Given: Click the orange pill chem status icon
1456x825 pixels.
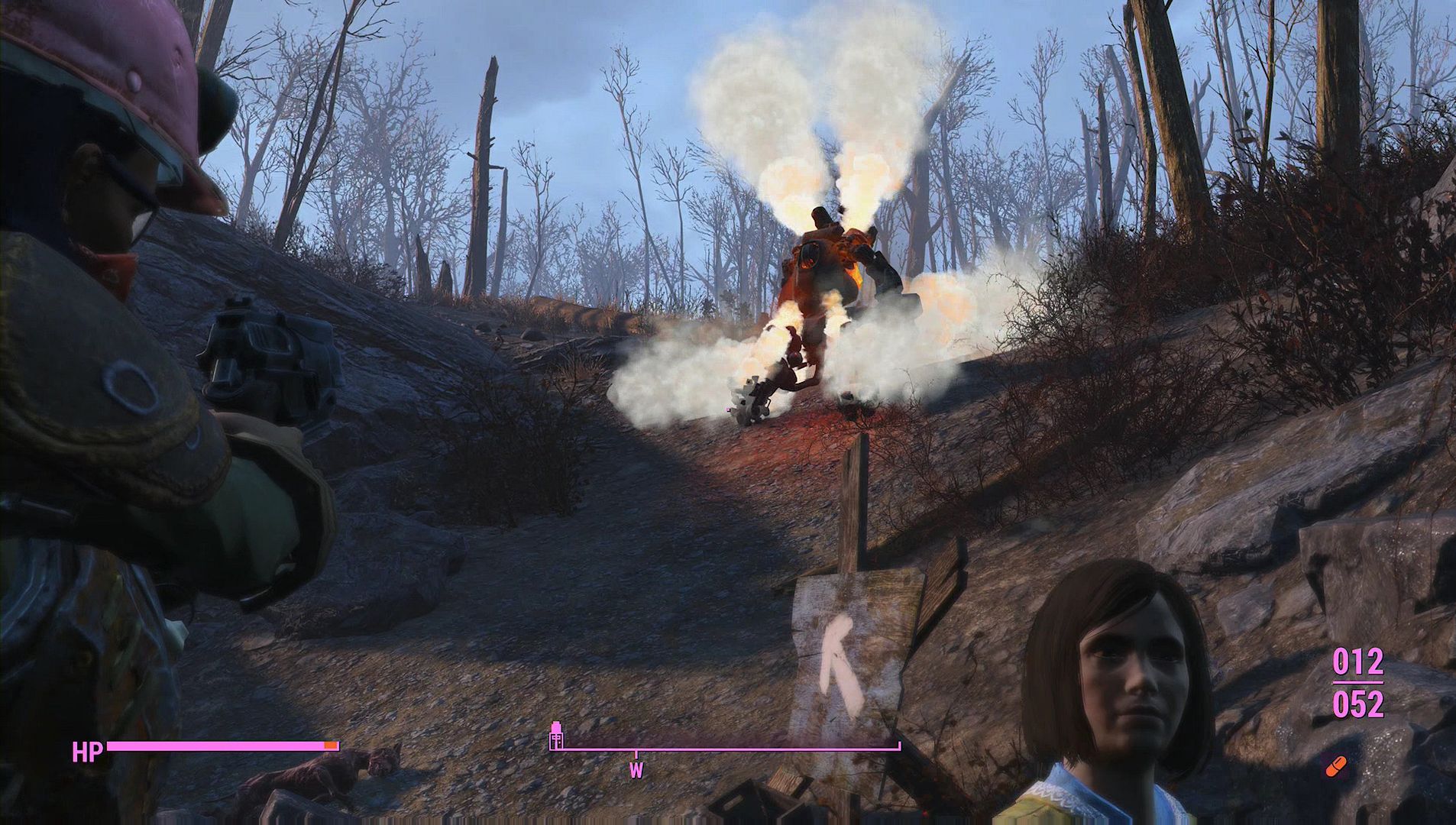Looking at the screenshot, I should [1337, 765].
